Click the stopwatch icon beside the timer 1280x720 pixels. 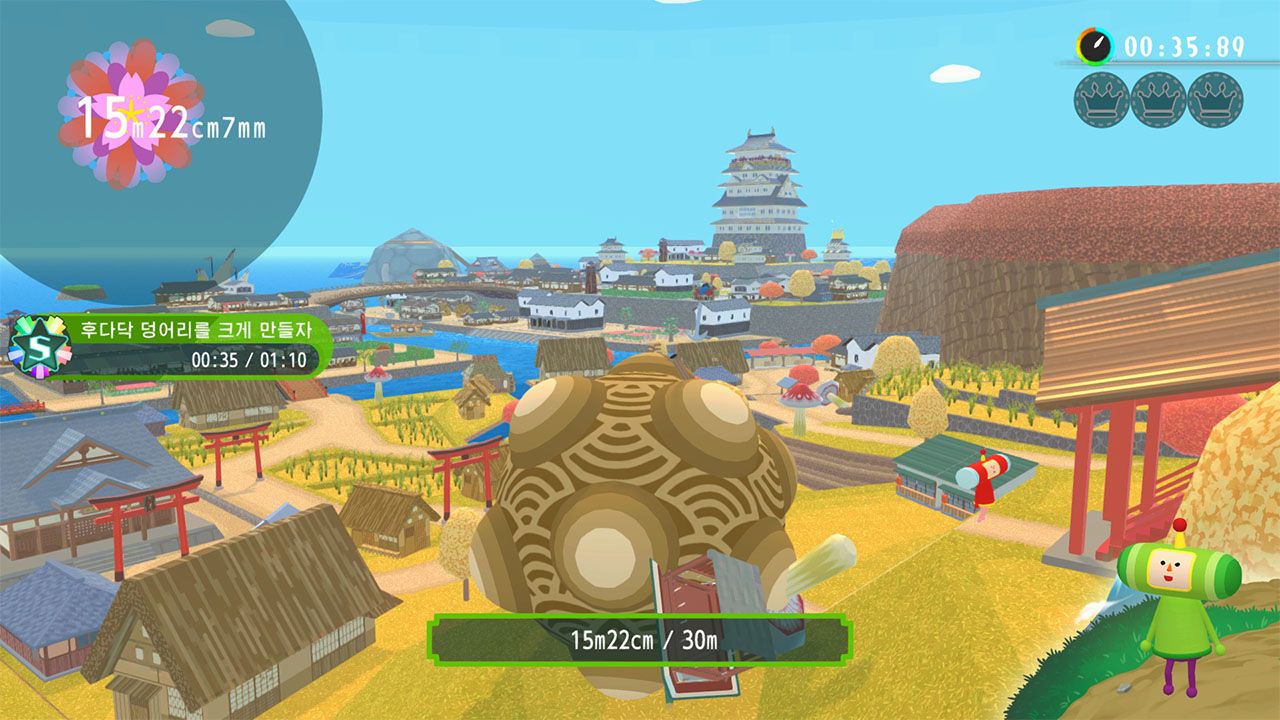pyautogui.click(x=1095, y=46)
